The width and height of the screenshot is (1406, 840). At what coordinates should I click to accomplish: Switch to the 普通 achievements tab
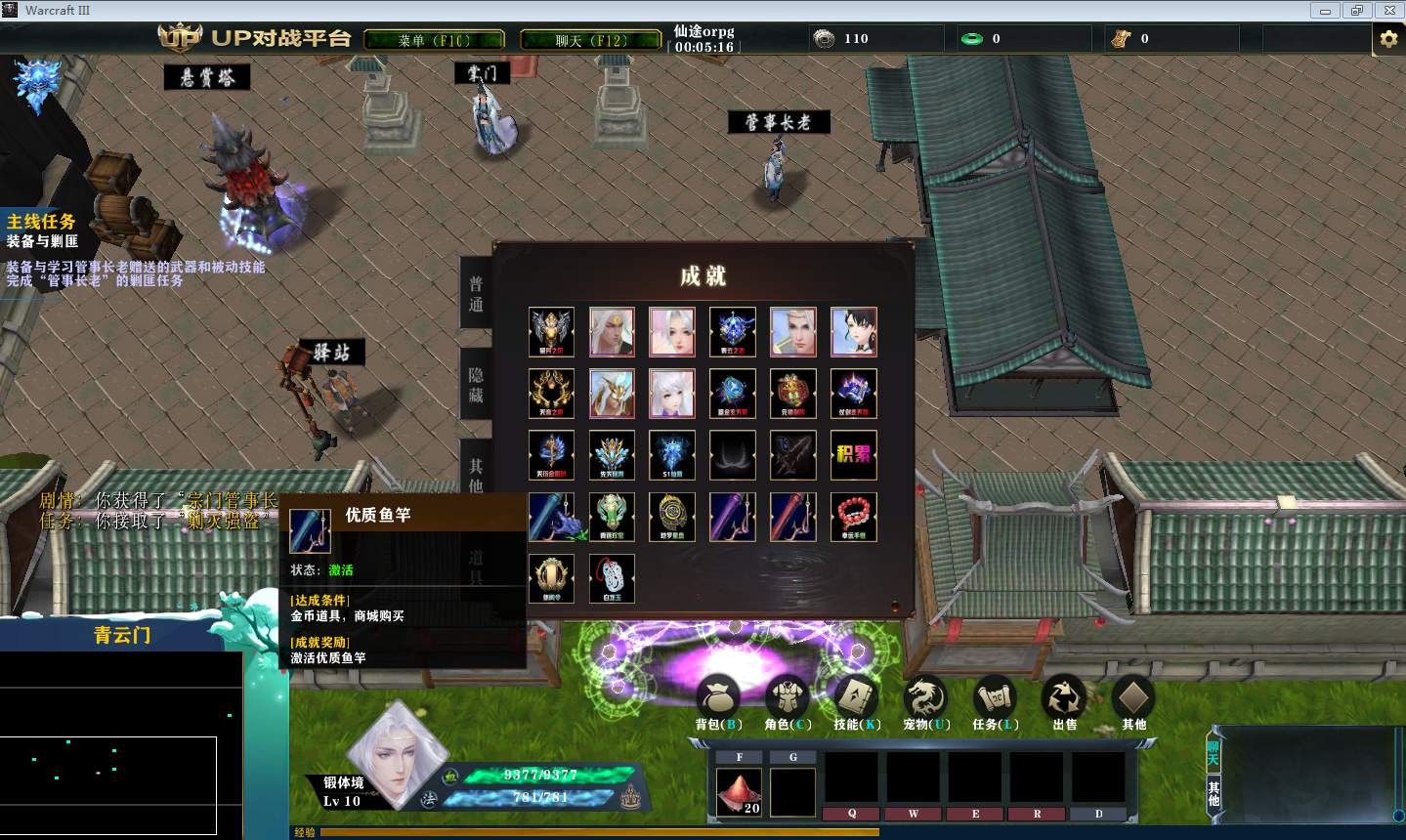[476, 294]
